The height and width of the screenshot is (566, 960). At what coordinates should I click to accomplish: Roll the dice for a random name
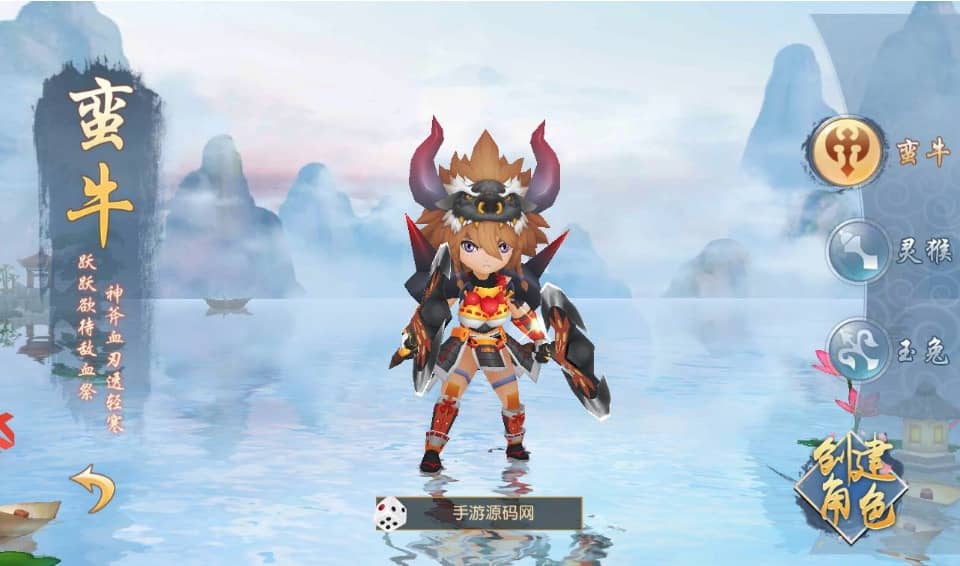click(x=390, y=514)
